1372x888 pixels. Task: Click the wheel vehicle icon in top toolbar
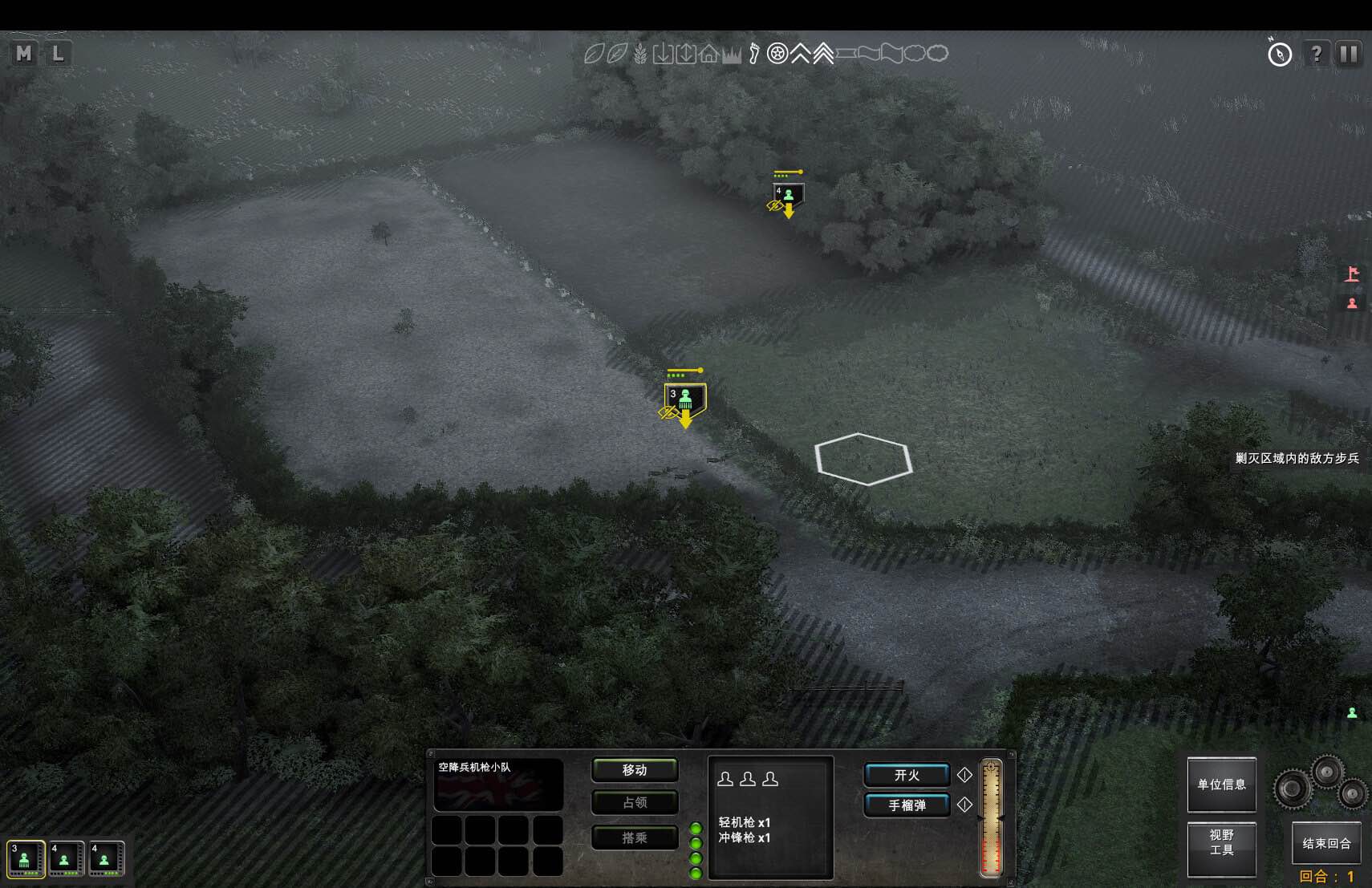point(777,54)
